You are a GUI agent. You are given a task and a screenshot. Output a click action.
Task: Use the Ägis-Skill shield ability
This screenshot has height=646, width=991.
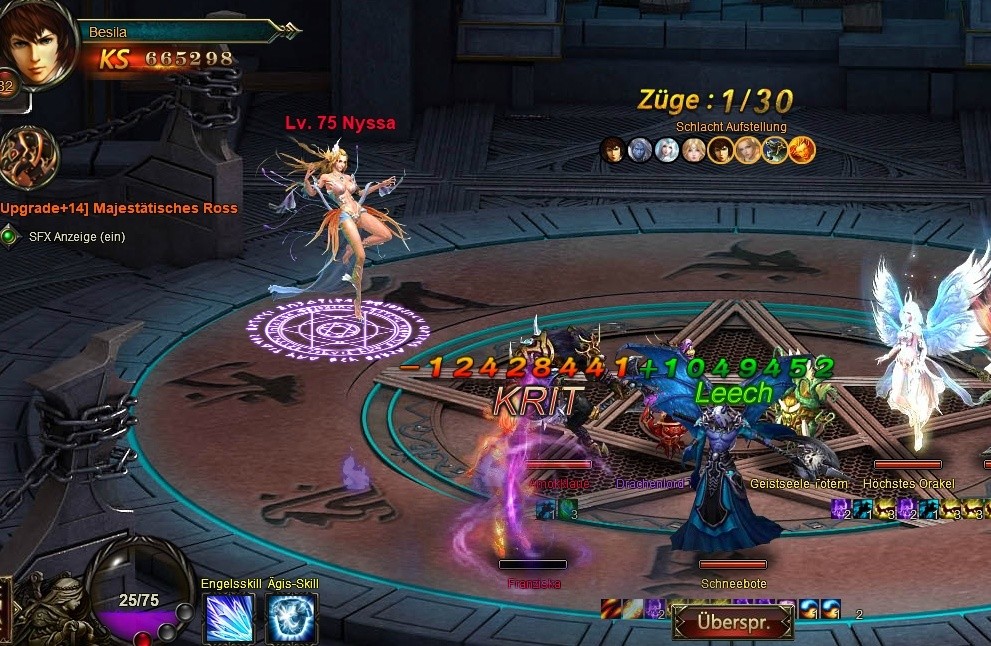[292, 618]
